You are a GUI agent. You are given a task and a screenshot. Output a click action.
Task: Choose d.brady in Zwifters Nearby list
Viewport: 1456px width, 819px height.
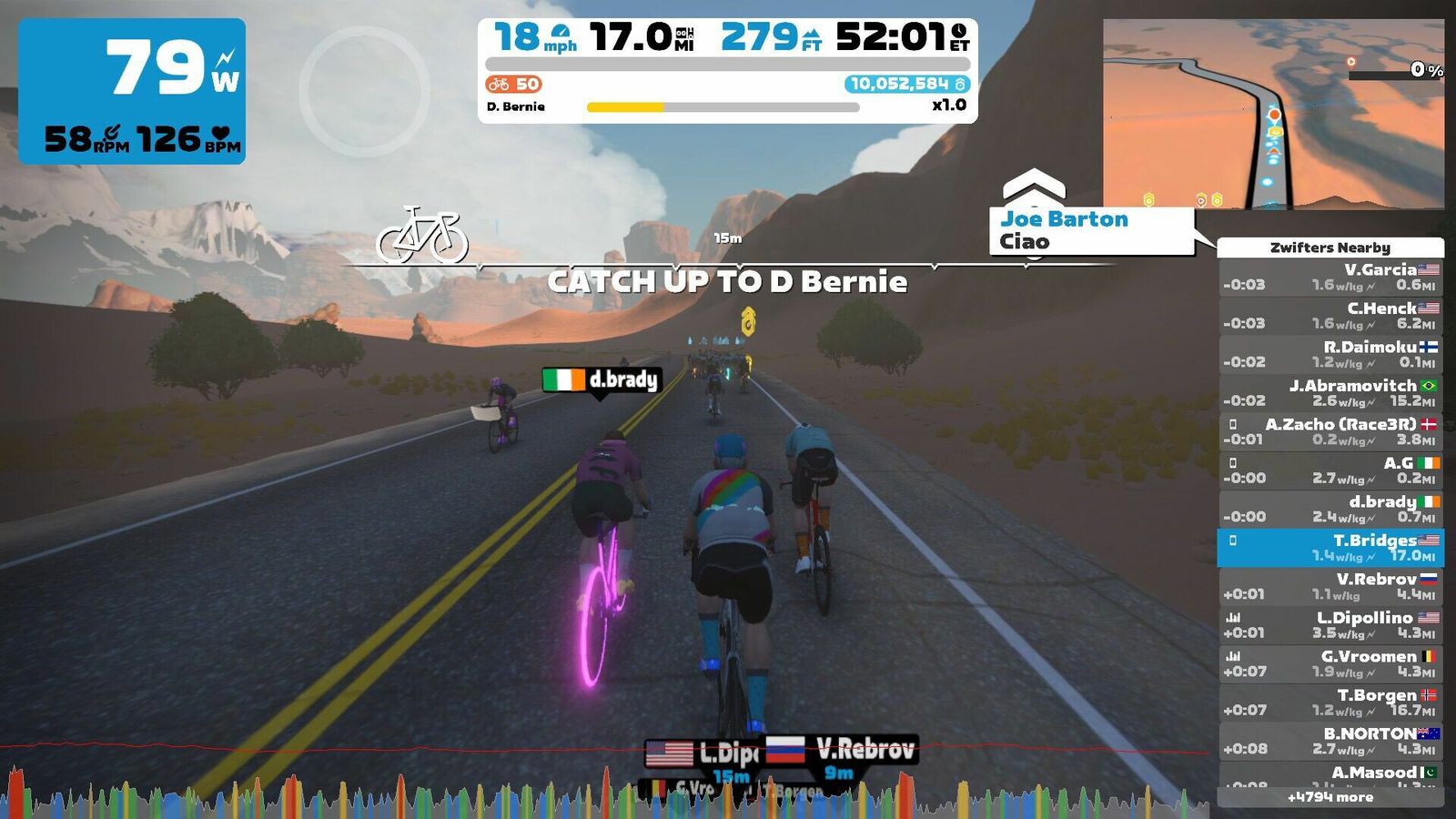[1330, 509]
